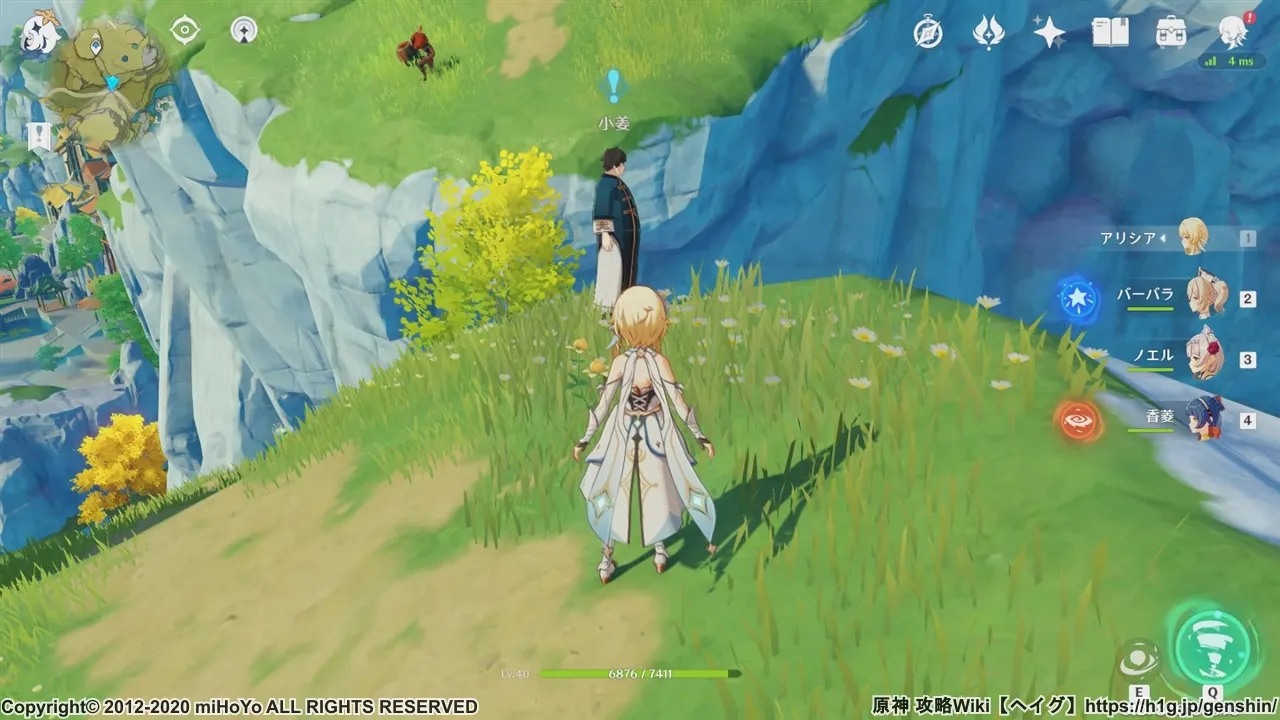Click the wish-star signal icon beside the minimap
This screenshot has height=720, width=1280.
coord(243,30)
